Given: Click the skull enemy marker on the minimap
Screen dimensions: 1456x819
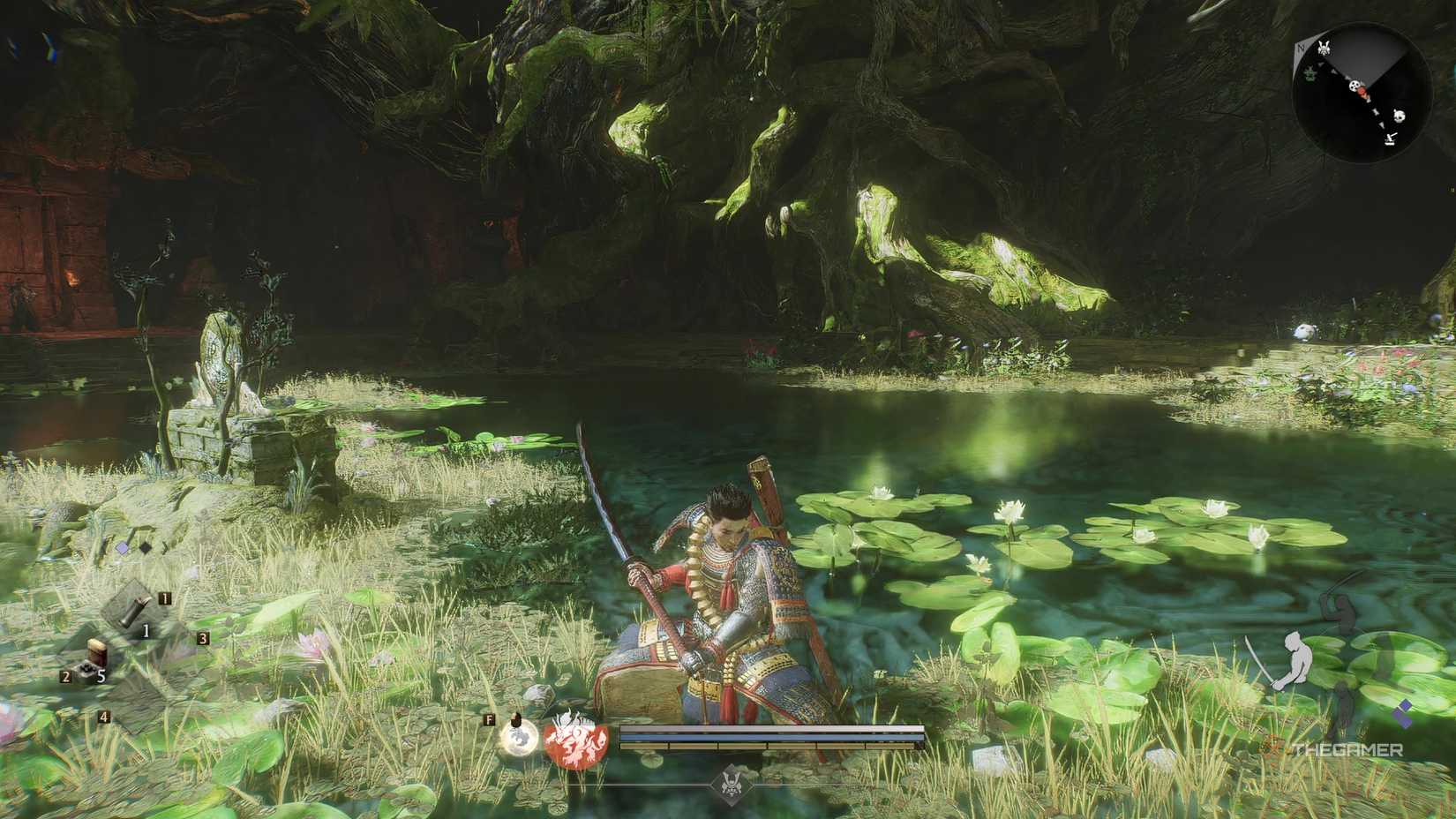Looking at the screenshot, I should click(x=1355, y=86).
